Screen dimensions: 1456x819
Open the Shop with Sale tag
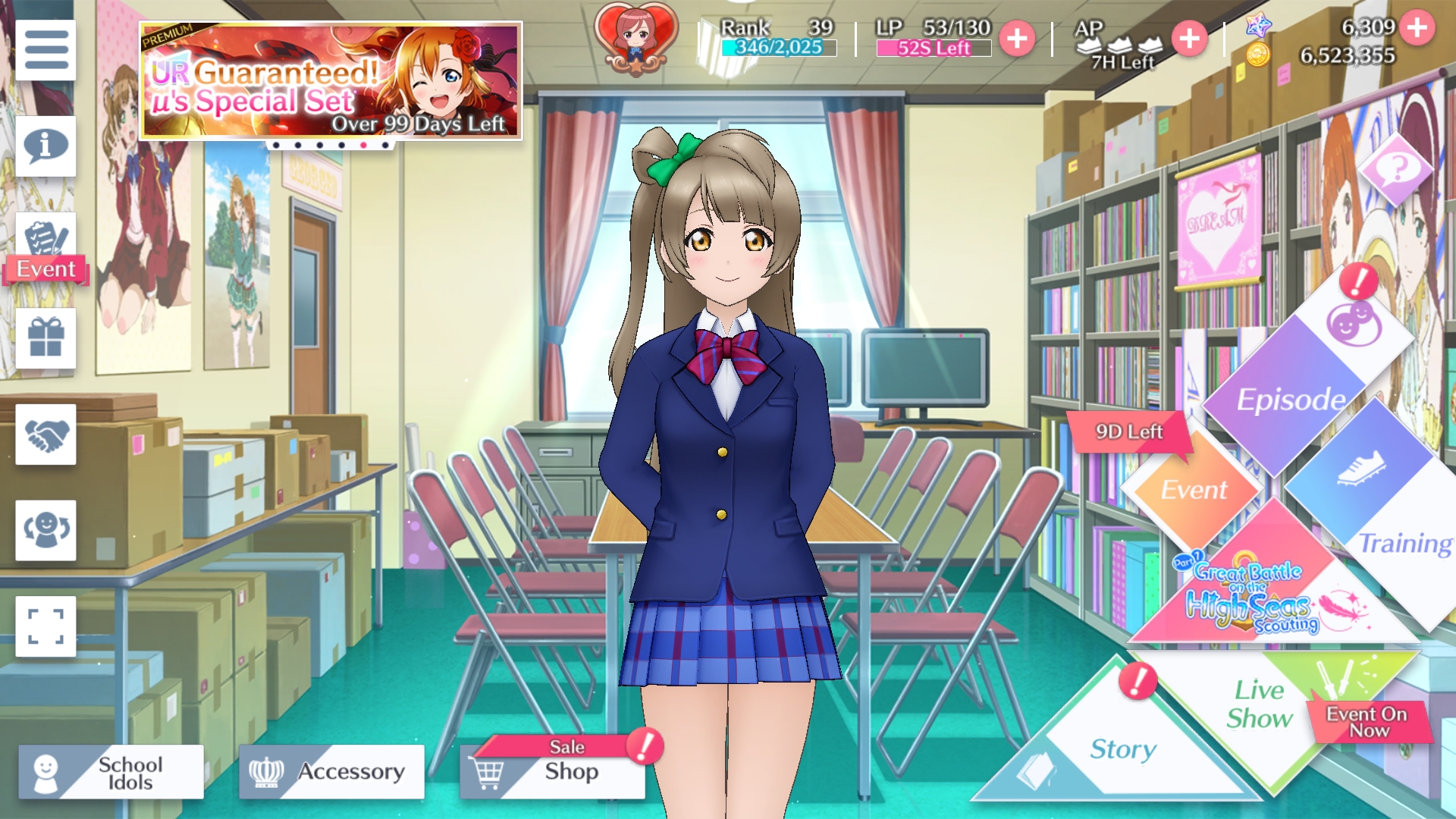point(552,772)
